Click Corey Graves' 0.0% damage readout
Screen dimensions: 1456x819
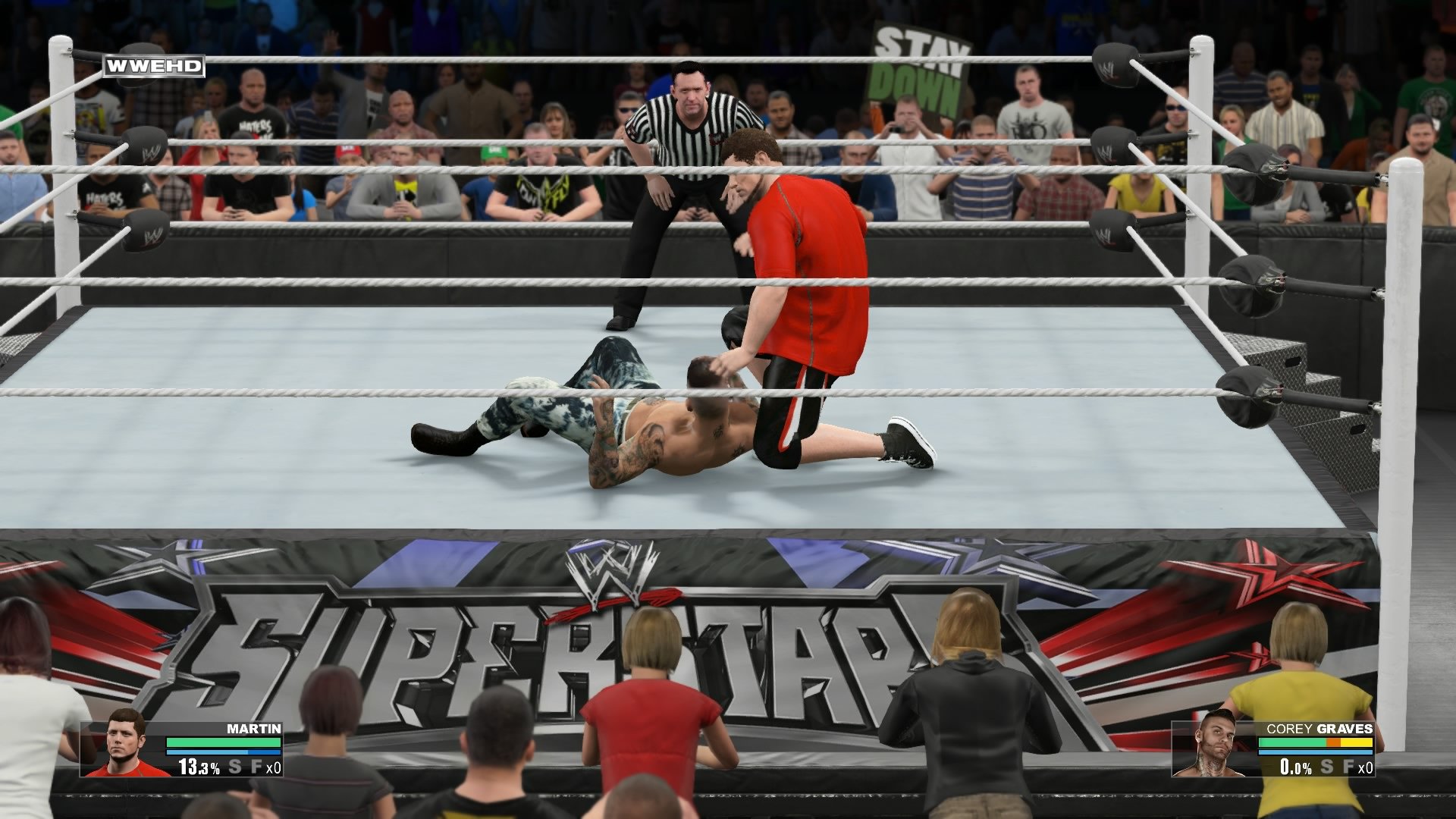click(1294, 767)
